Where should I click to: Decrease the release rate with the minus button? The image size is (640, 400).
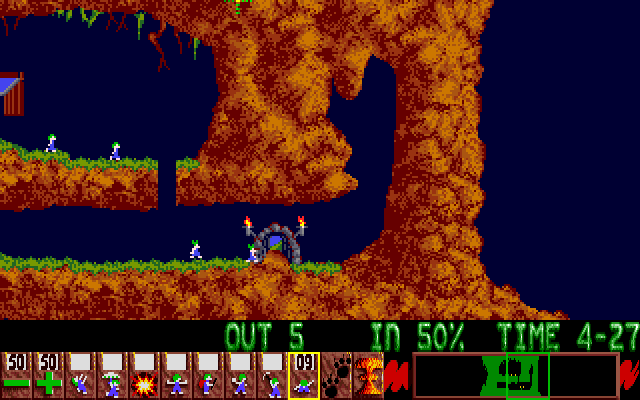tap(16, 375)
